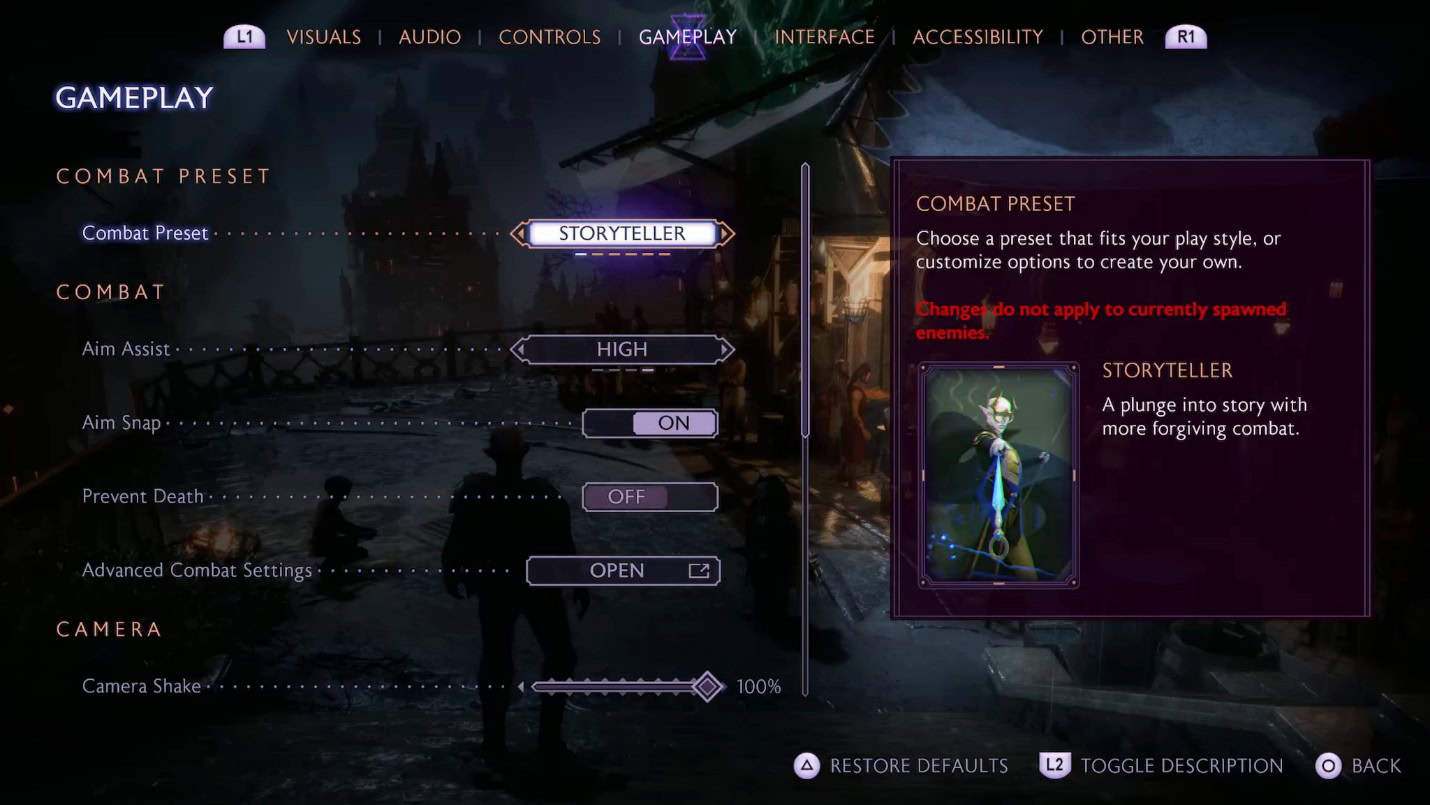Turn on Prevent Death toggle
Screen dimensions: 1430x805
point(650,497)
